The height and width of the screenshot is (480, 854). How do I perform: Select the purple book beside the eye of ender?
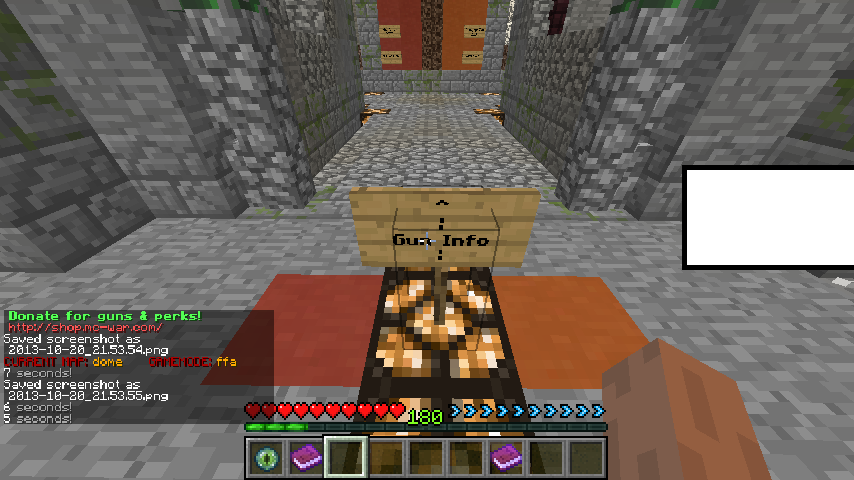coord(305,457)
